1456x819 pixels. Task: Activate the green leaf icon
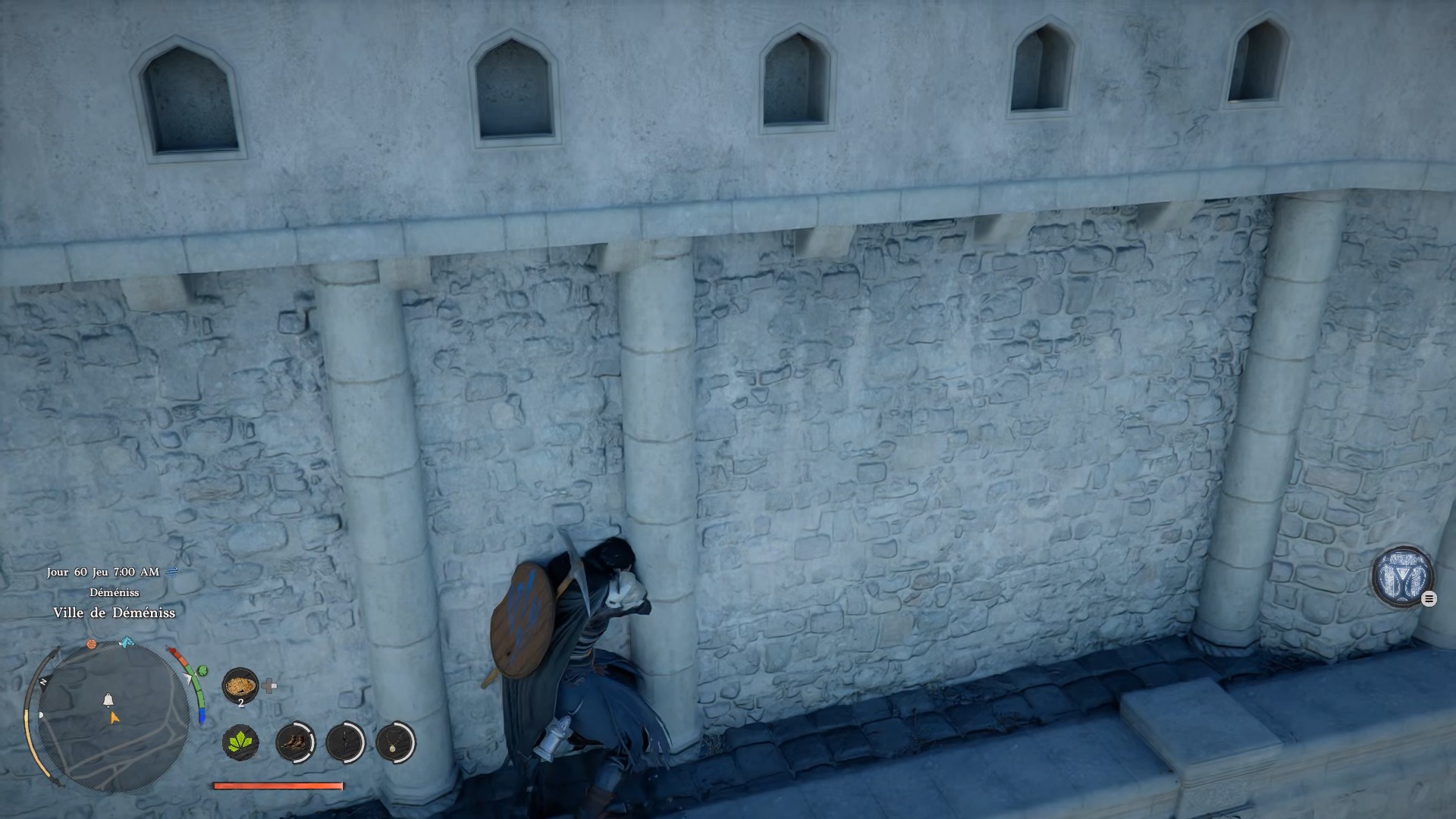coord(240,742)
